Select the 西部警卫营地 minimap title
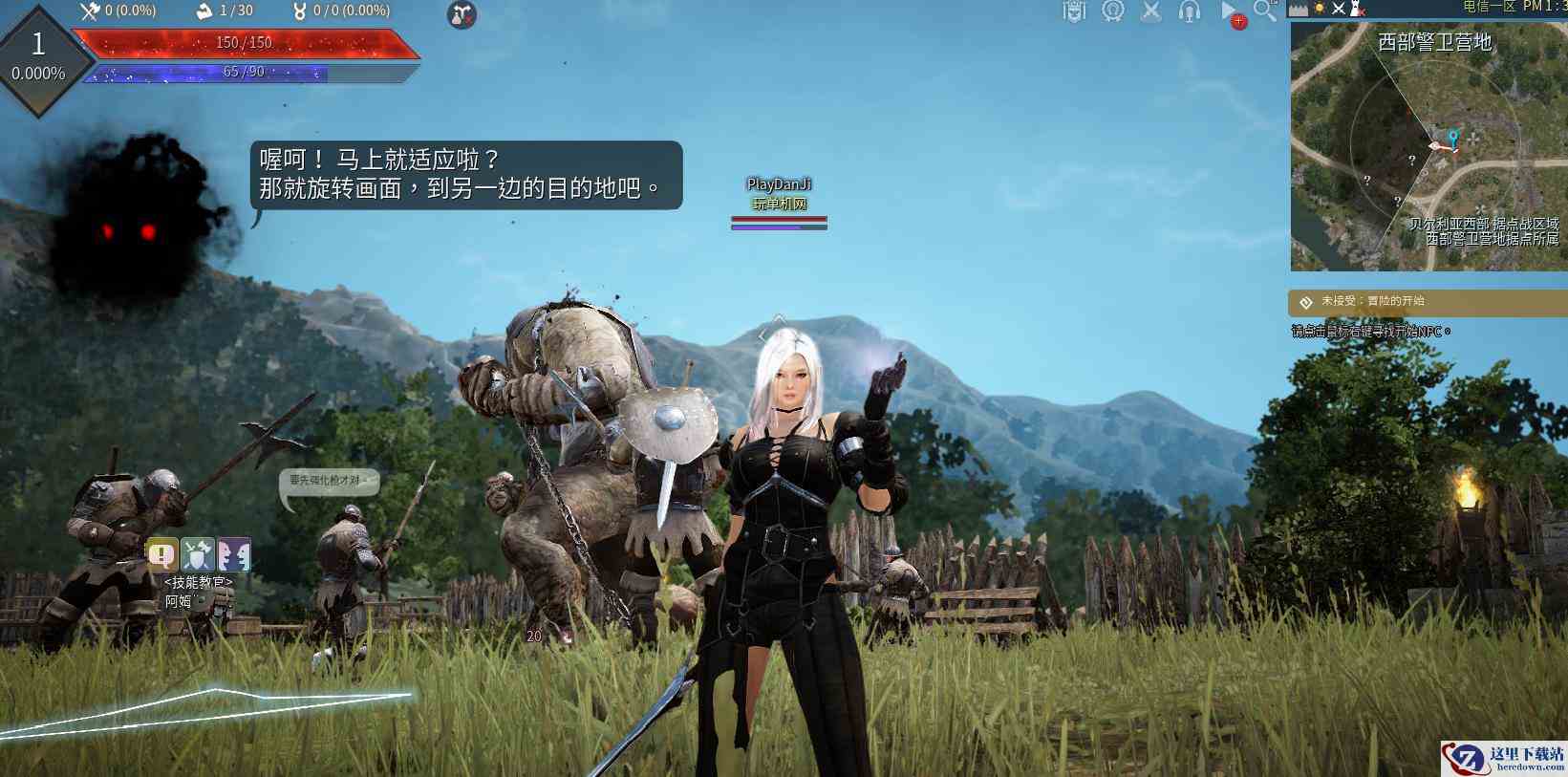Viewport: 1568px width, 777px height. point(1437,42)
